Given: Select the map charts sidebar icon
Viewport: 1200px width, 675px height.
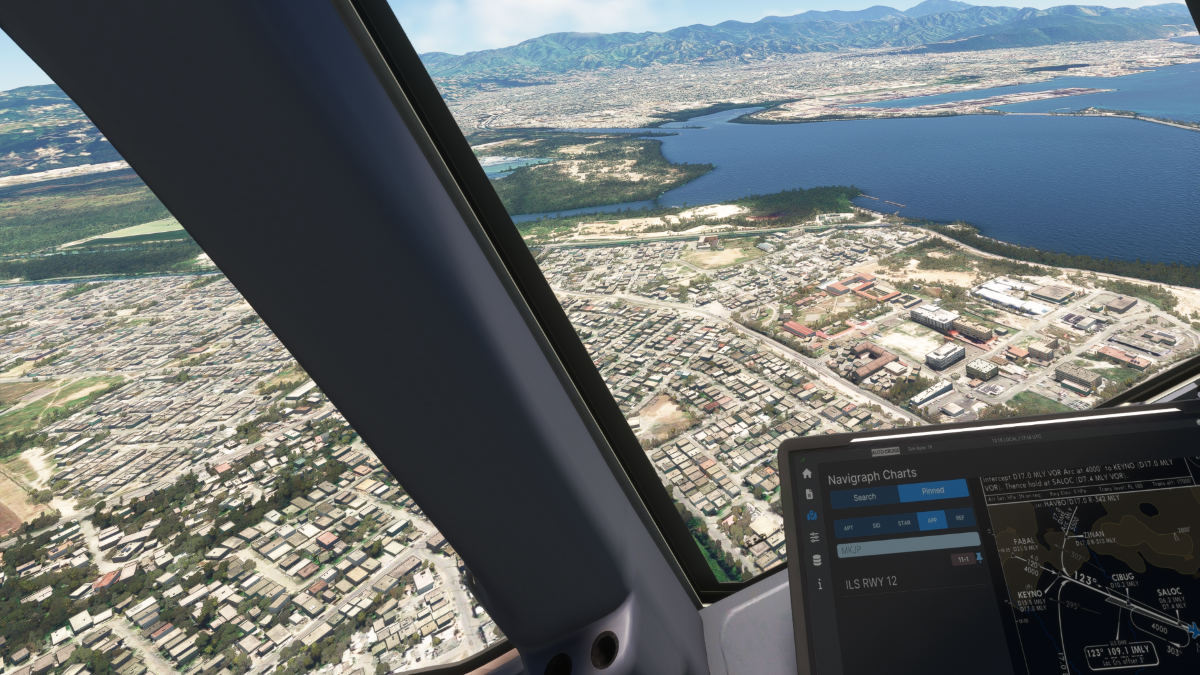Looking at the screenshot, I should (811, 515).
